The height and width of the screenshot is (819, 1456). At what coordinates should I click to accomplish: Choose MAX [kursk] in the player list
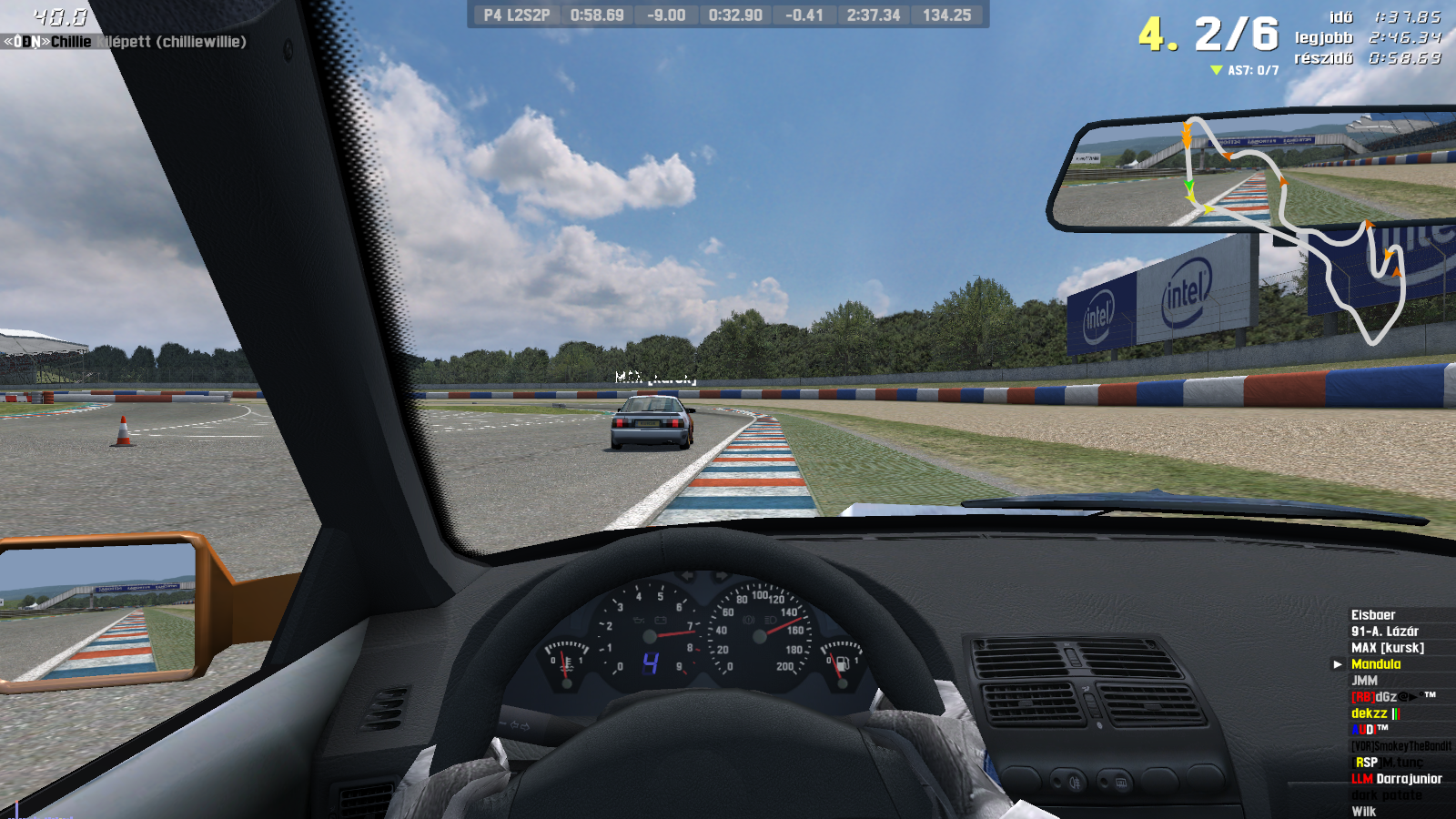coord(1388,648)
